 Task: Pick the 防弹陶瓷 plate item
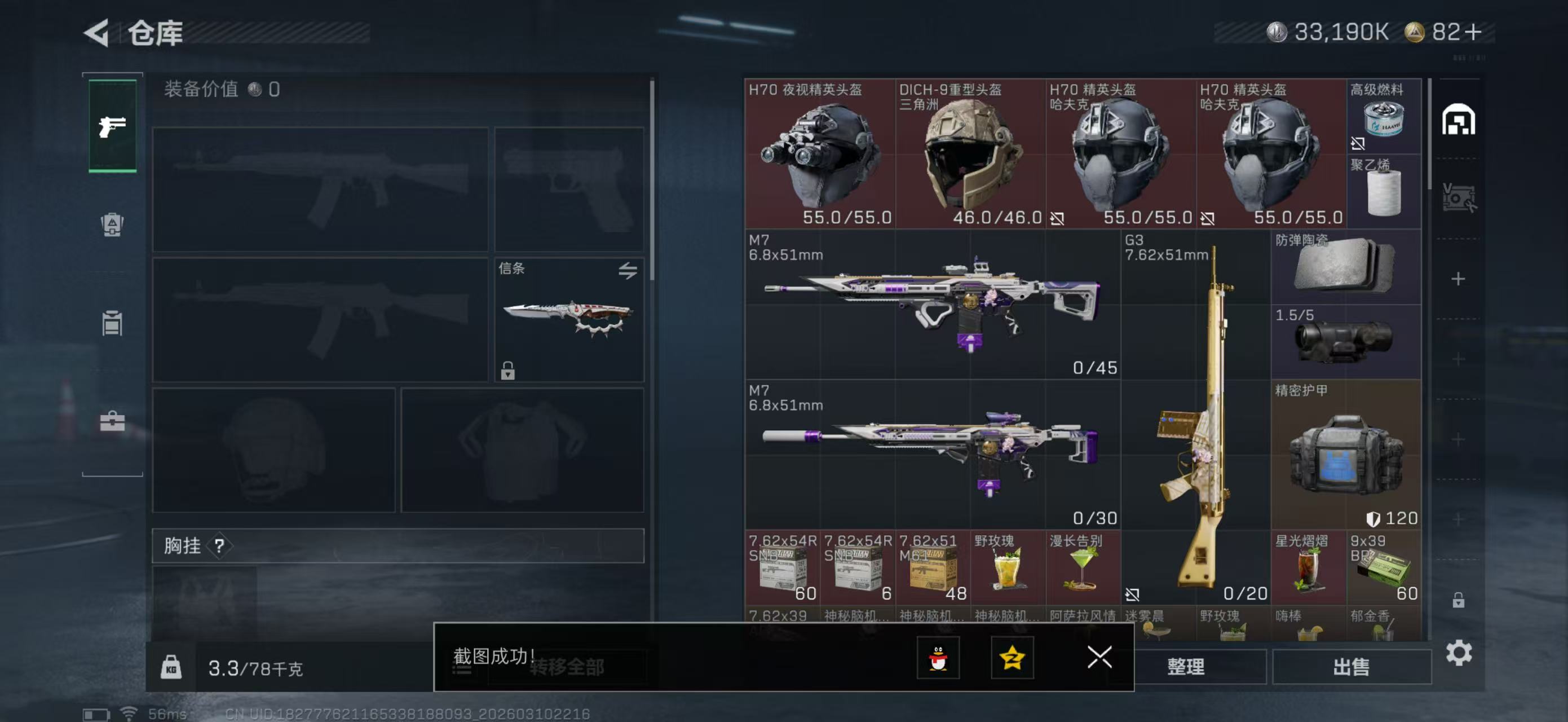click(x=1346, y=267)
